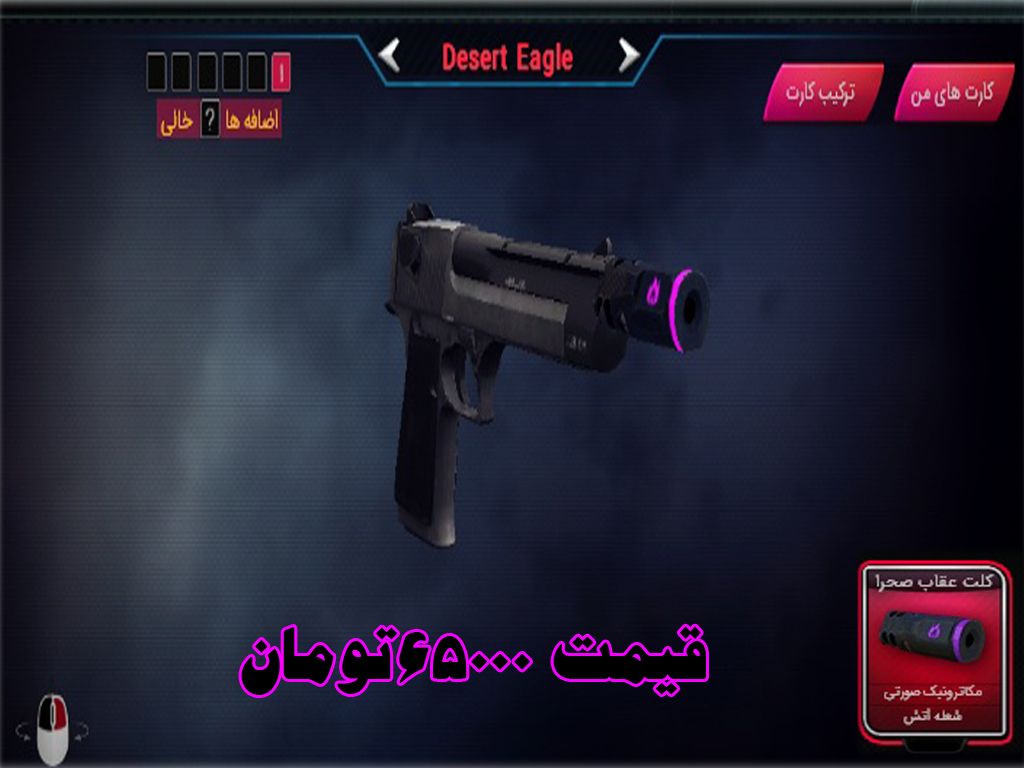This screenshot has height=768, width=1024.
Task: Switch to the previous weapon with left arrow
Action: pos(390,56)
